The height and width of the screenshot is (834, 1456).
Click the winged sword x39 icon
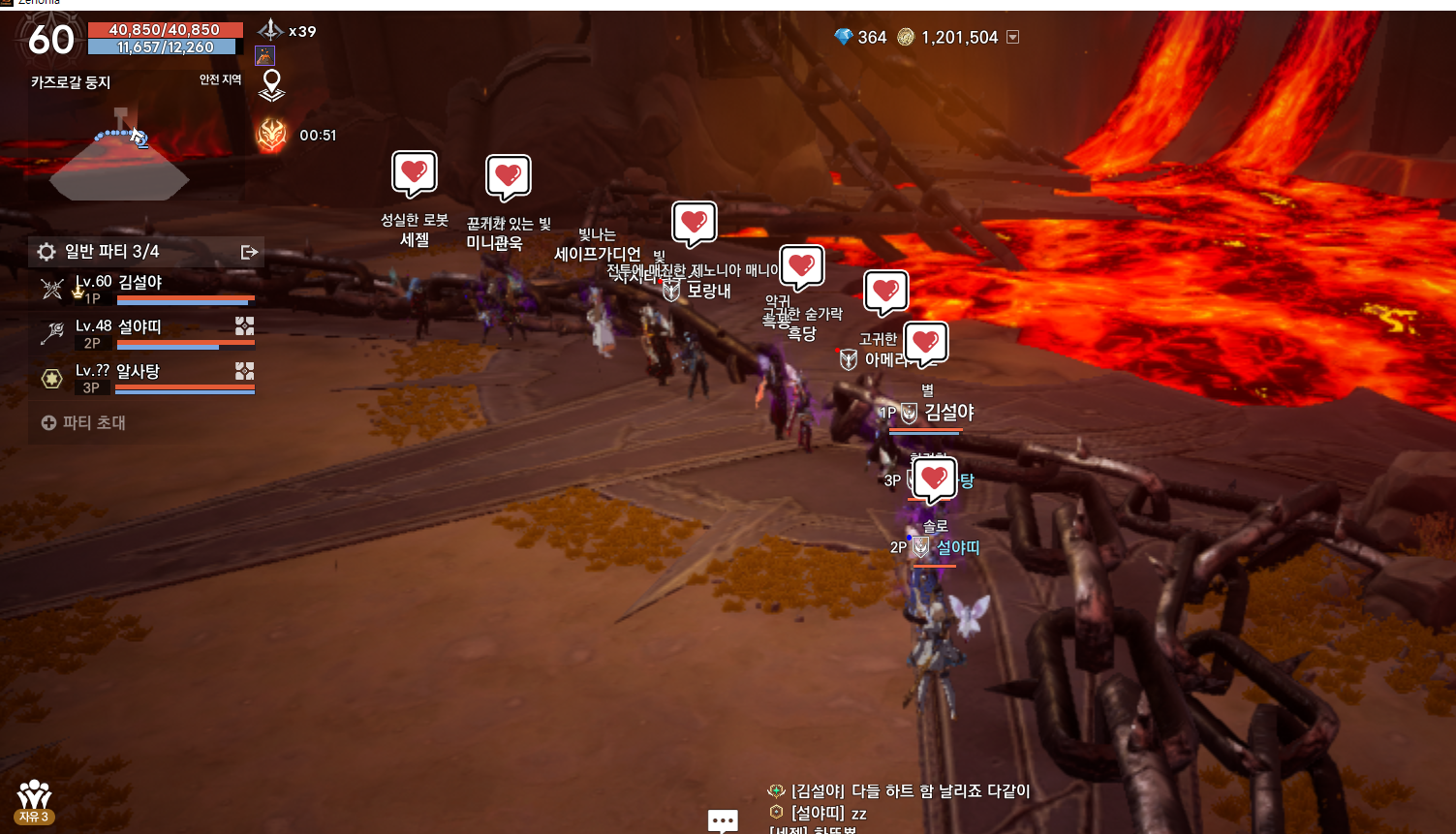click(270, 30)
